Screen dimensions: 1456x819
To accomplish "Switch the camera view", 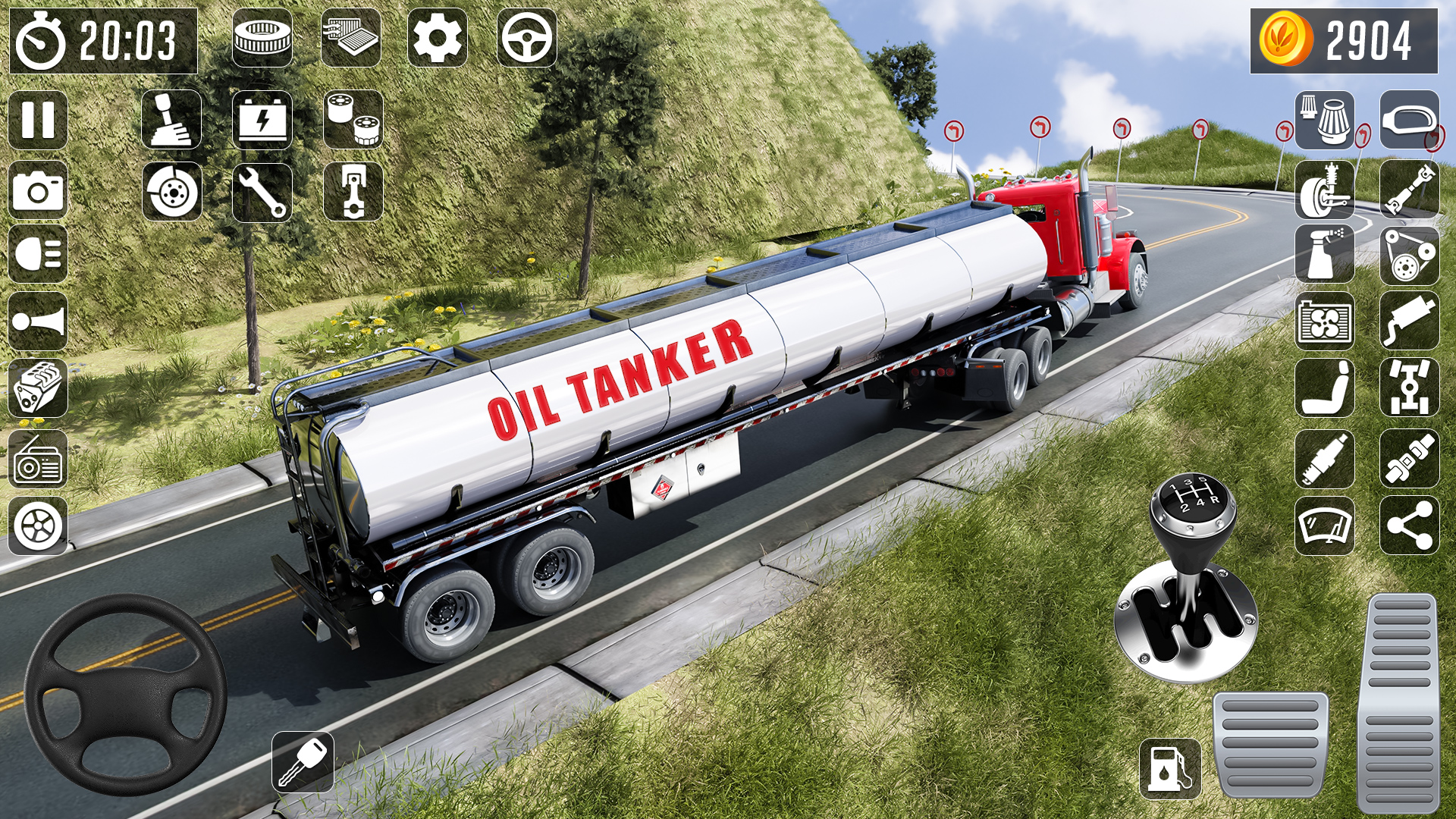I will pos(38,190).
